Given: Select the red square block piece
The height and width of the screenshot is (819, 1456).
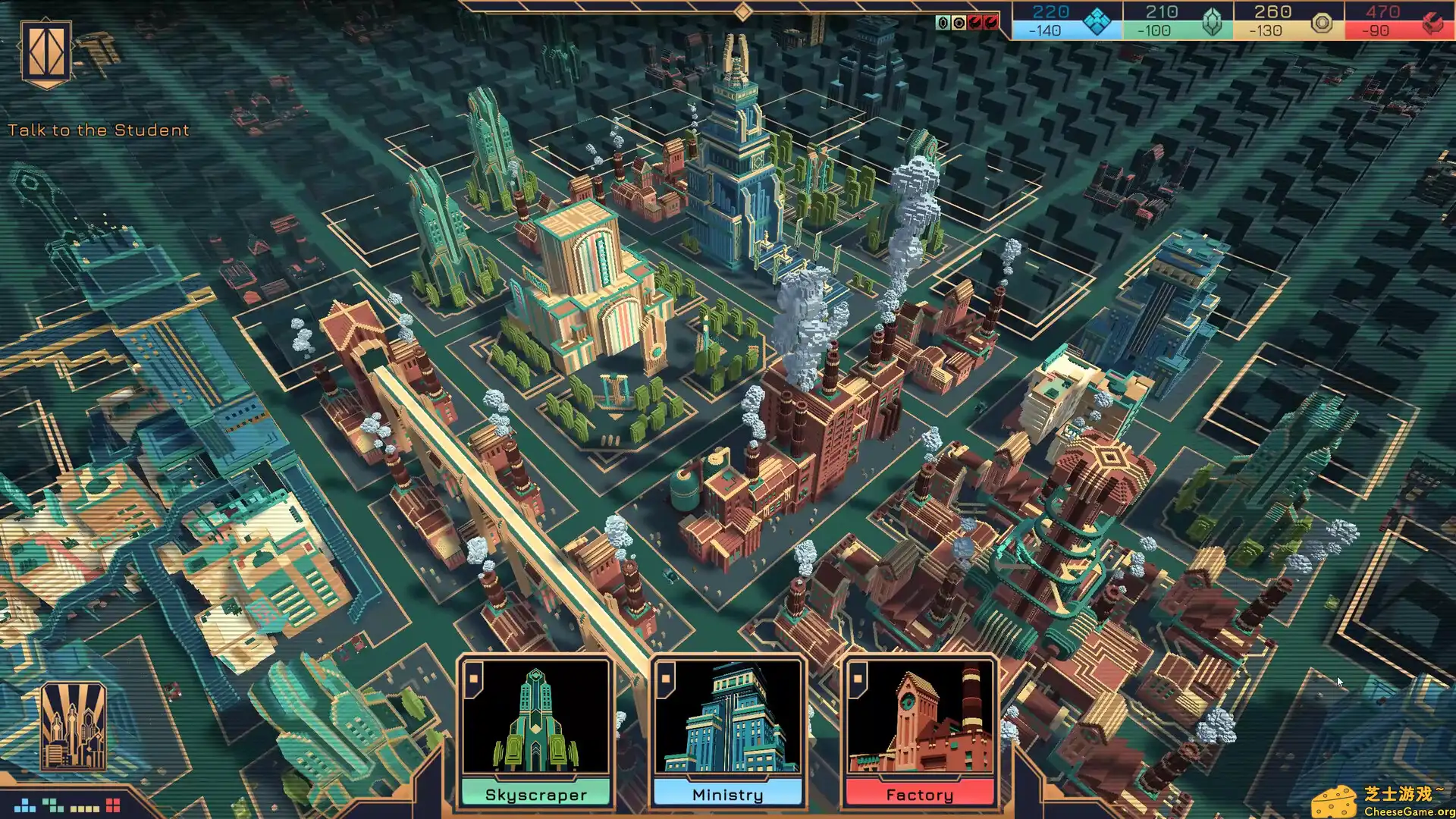Looking at the screenshot, I should pos(113,805).
